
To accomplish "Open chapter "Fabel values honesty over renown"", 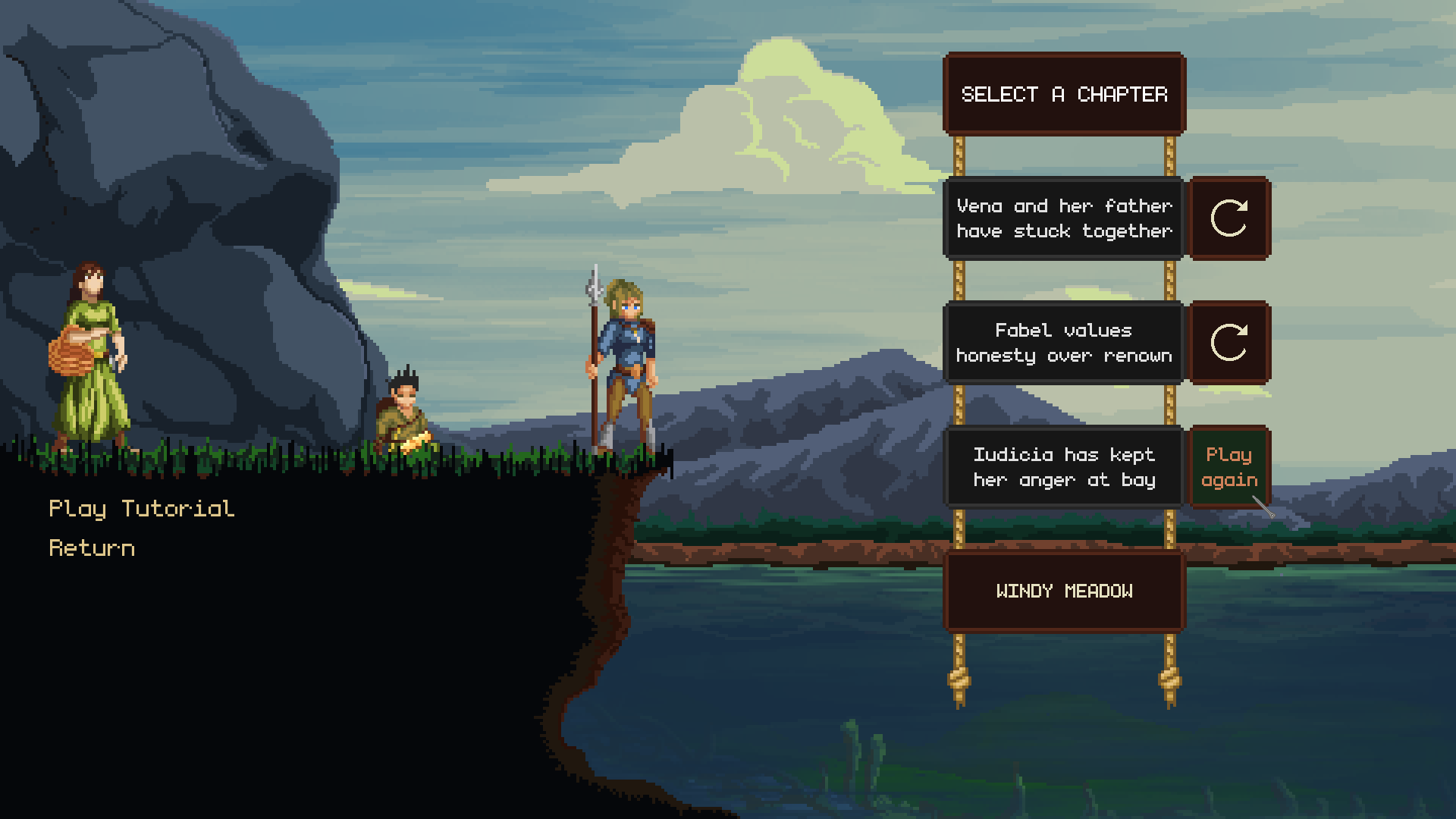I will [x=1063, y=343].
